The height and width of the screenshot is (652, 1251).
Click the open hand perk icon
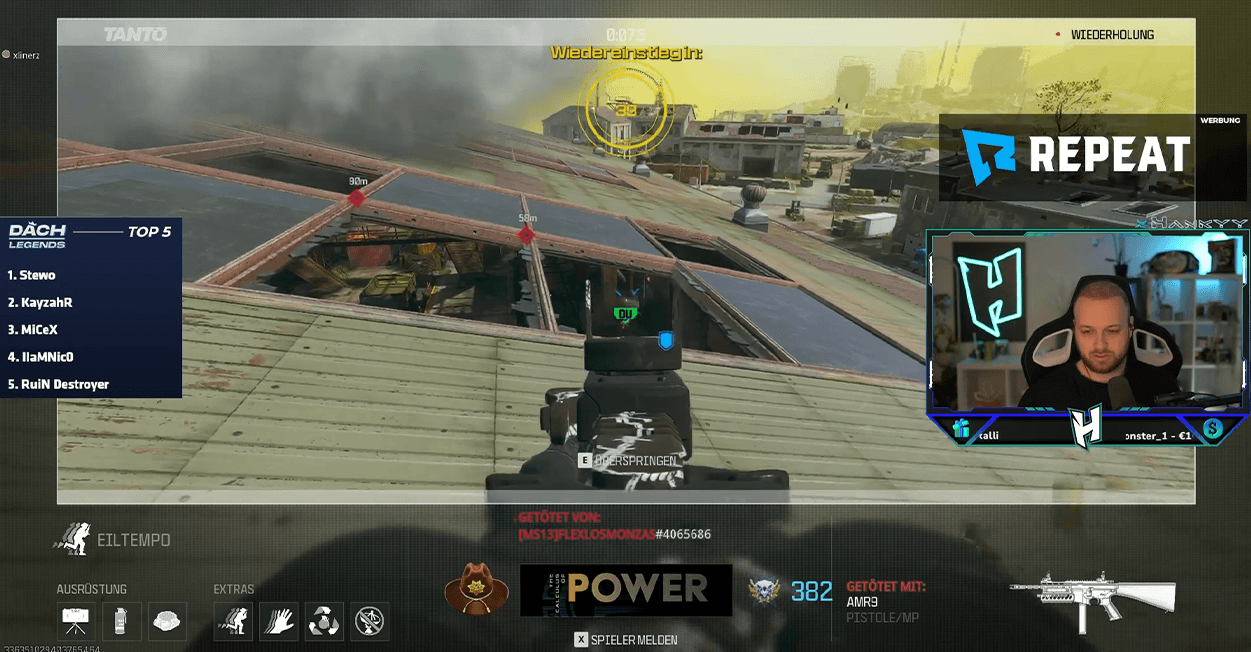pyautogui.click(x=279, y=621)
